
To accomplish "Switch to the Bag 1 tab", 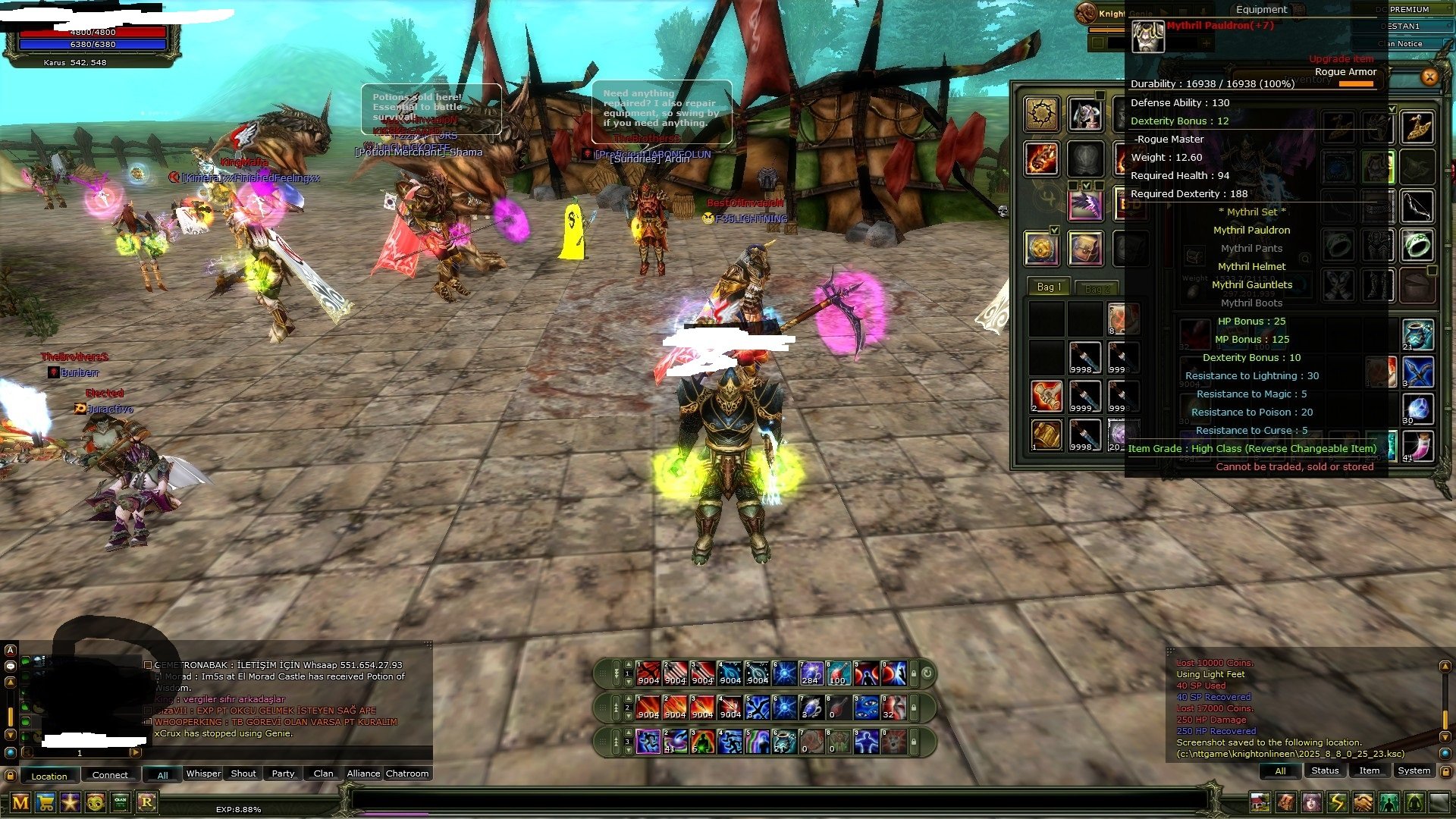I will click(x=1048, y=287).
